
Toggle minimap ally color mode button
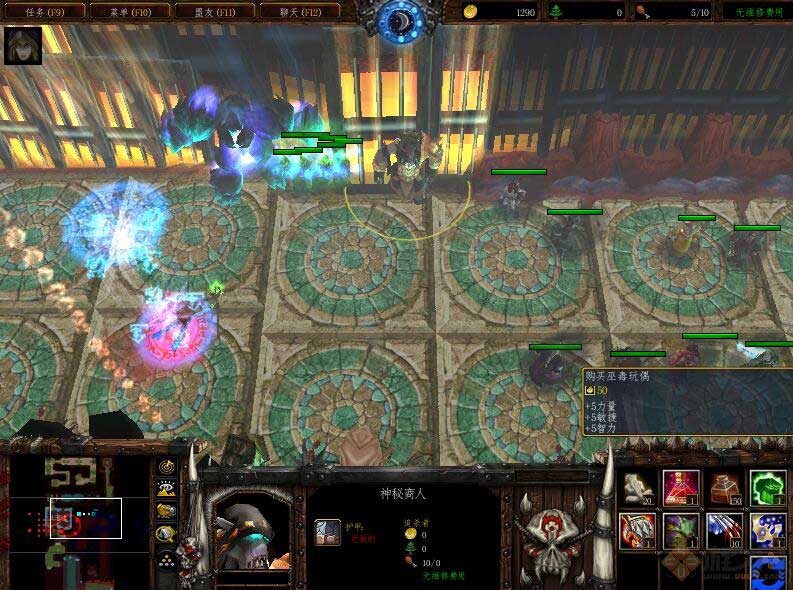pos(165,511)
